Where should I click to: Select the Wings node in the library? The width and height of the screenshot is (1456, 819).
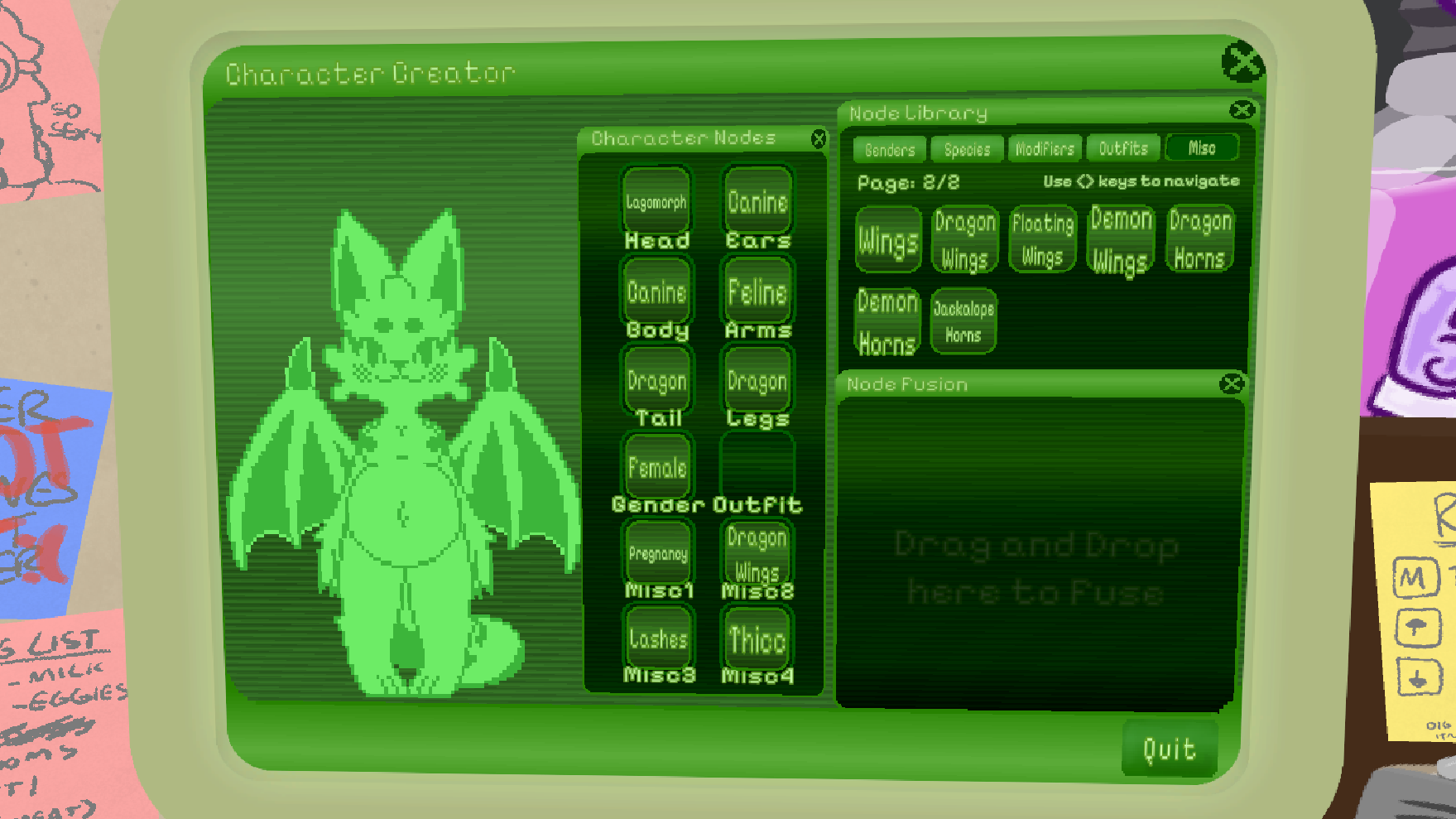887,240
